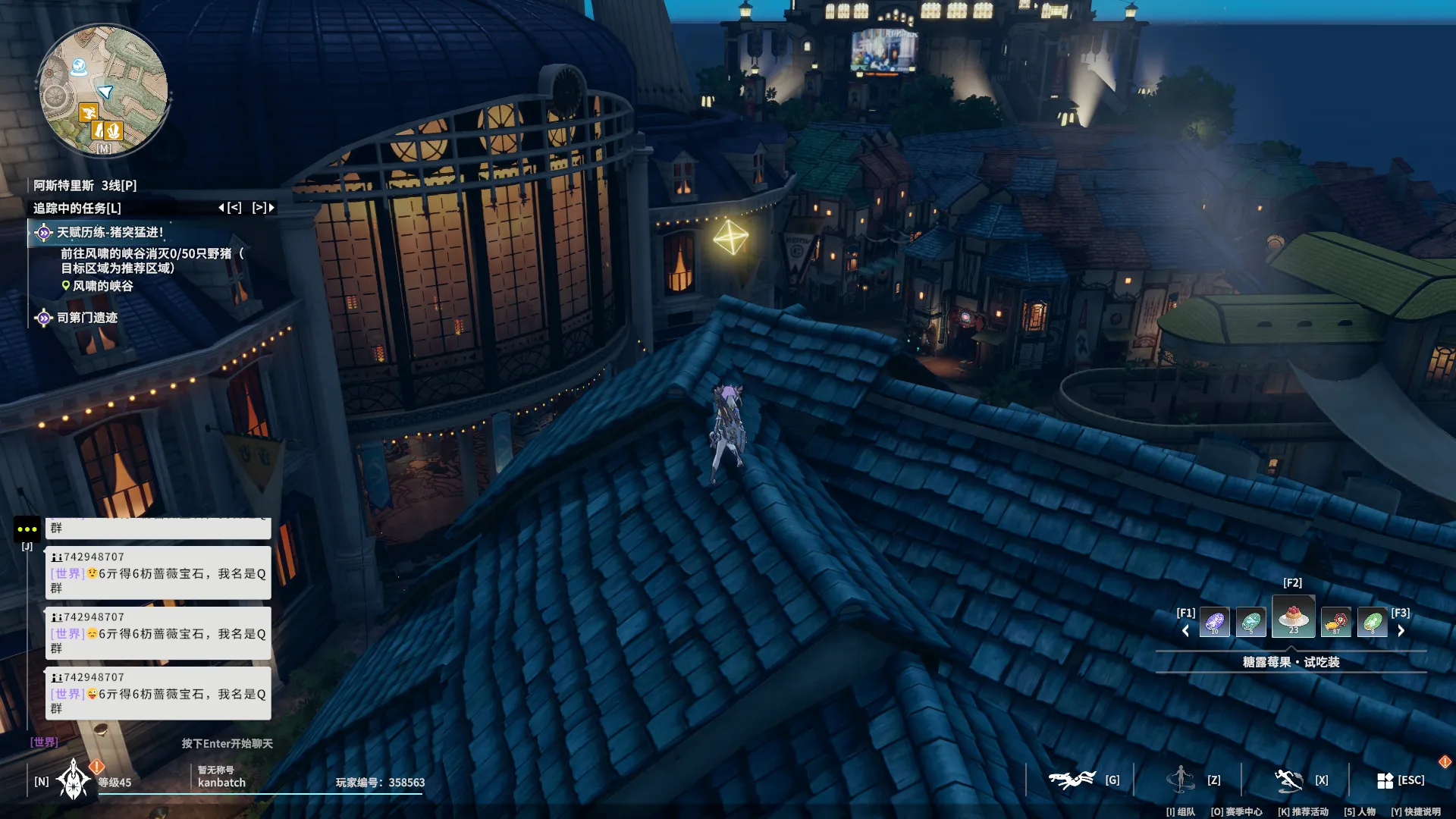Screen dimensions: 1456x819
Task: Open the chat panel via the three-dot bubble
Action: 27,529
